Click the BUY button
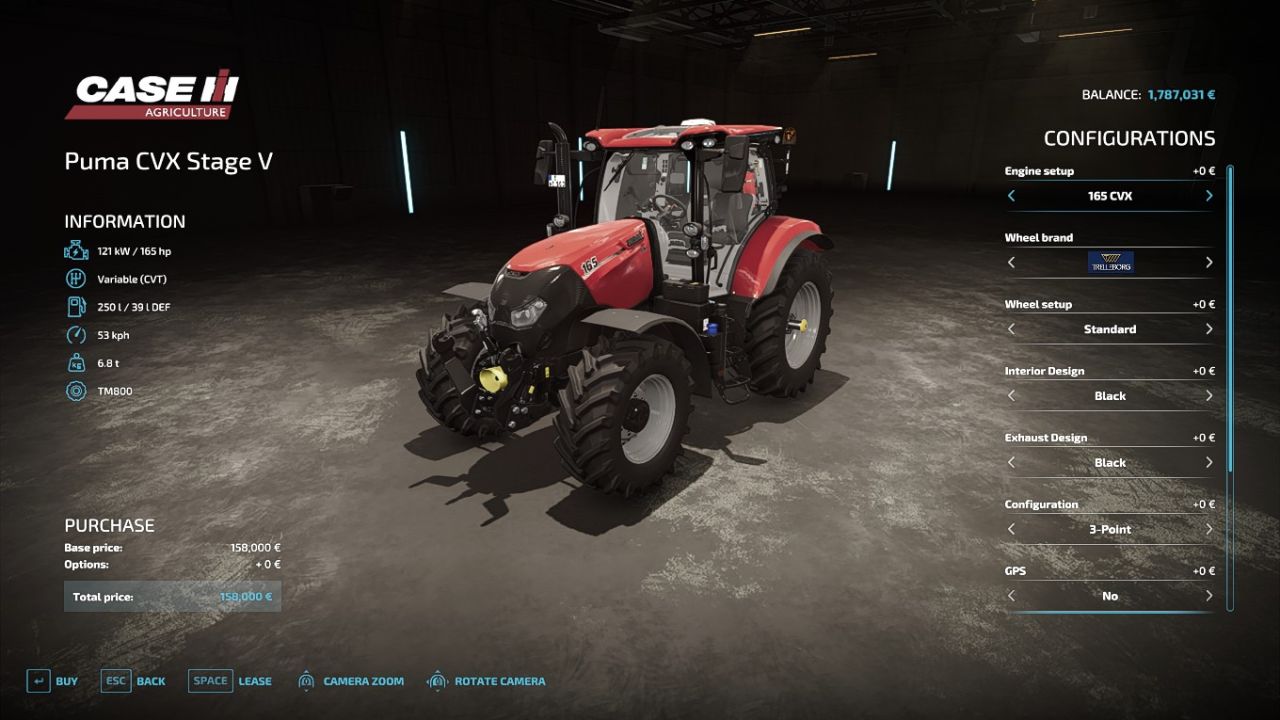The height and width of the screenshot is (720, 1280). [x=66, y=680]
